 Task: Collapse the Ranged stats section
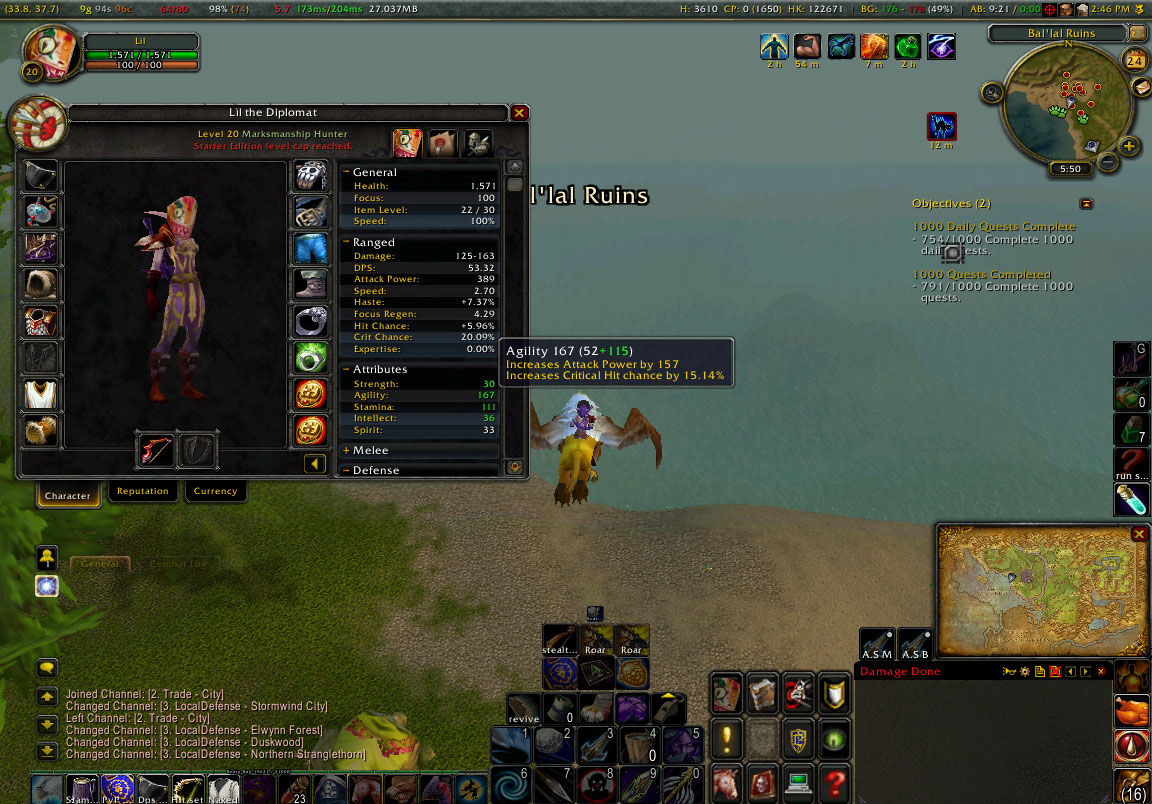point(347,242)
